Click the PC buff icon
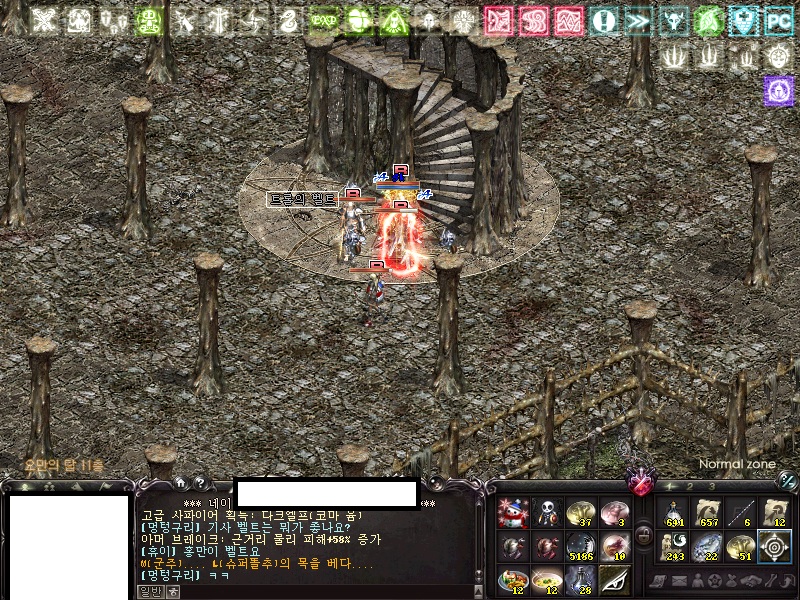 point(778,20)
